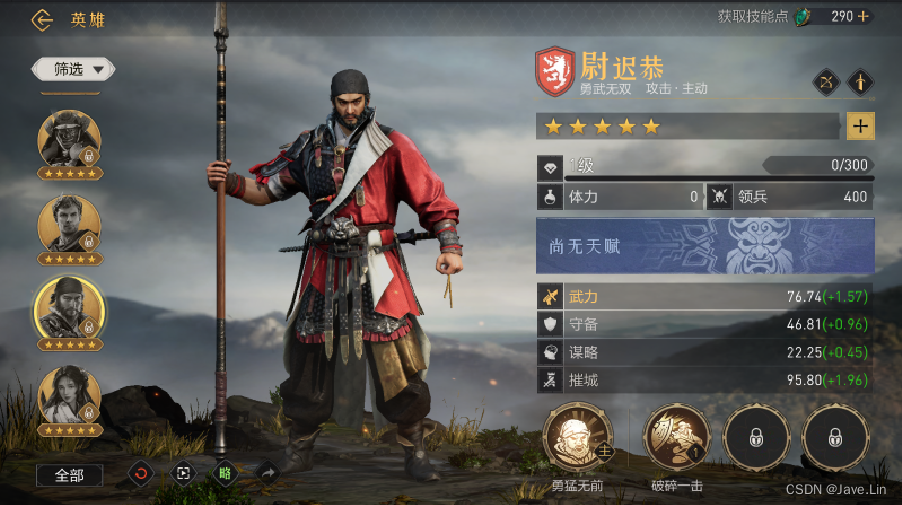902x505 pixels.
Task: Go back using the arrow button
Action: pos(42,19)
